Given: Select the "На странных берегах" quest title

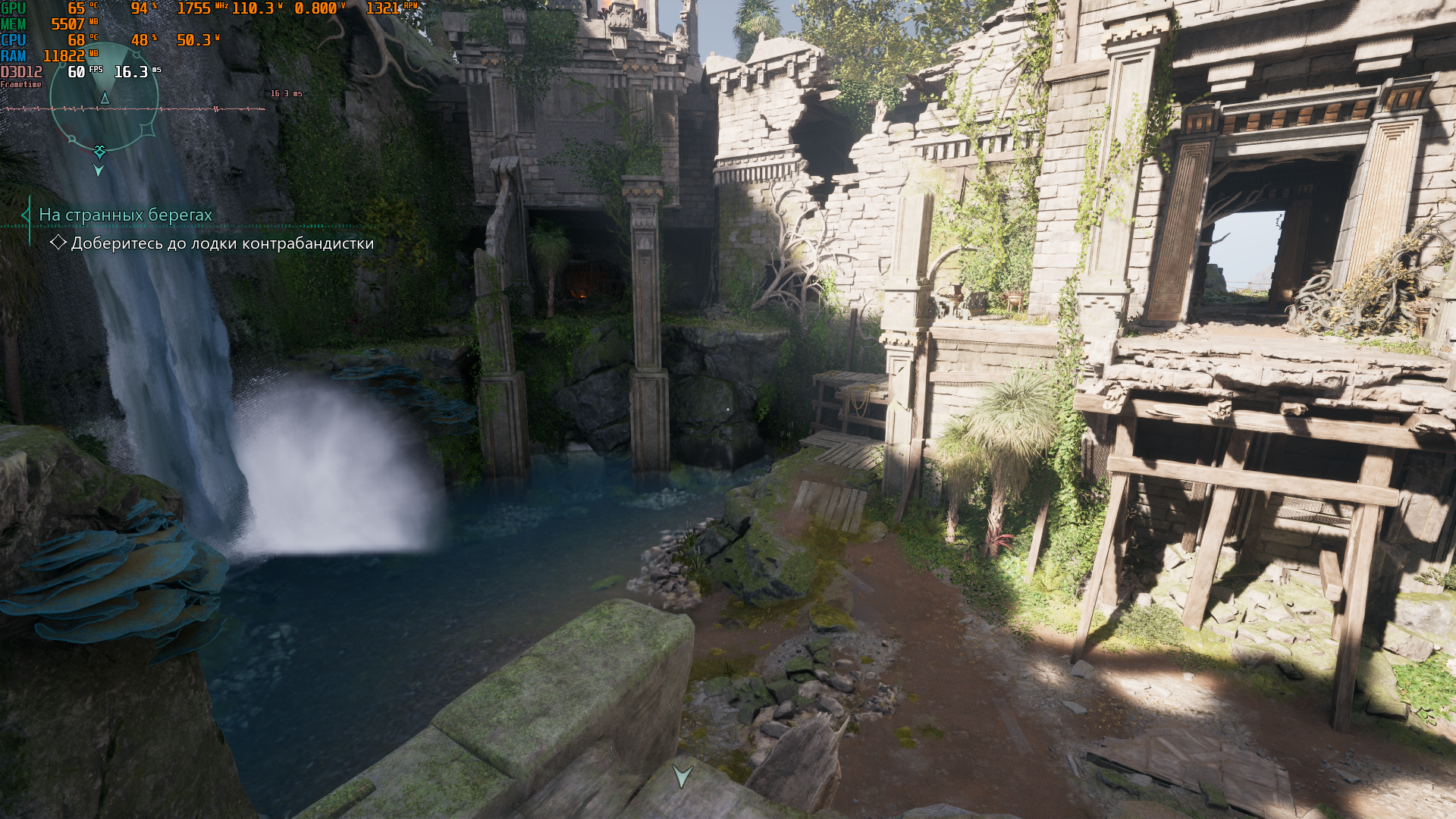Looking at the screenshot, I should pyautogui.click(x=126, y=215).
